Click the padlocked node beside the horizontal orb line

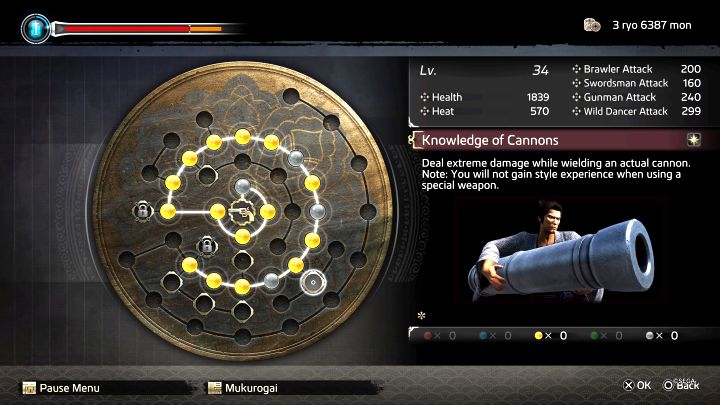[x=143, y=211]
